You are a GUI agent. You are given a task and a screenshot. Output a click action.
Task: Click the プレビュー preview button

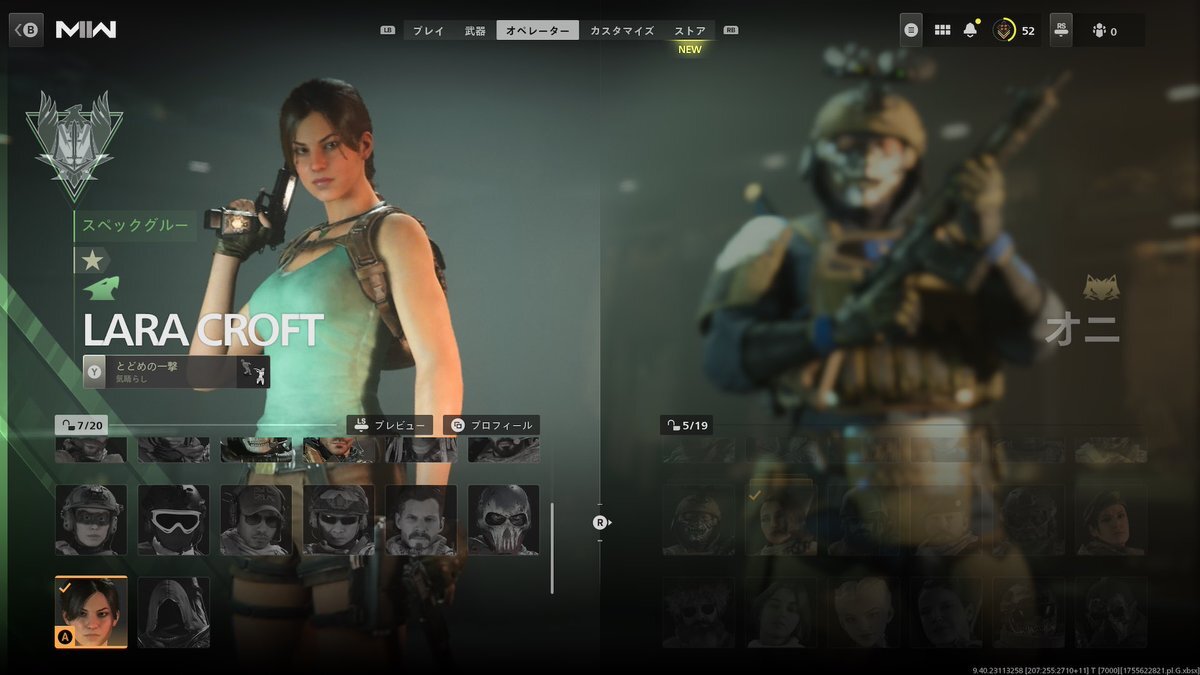point(390,425)
